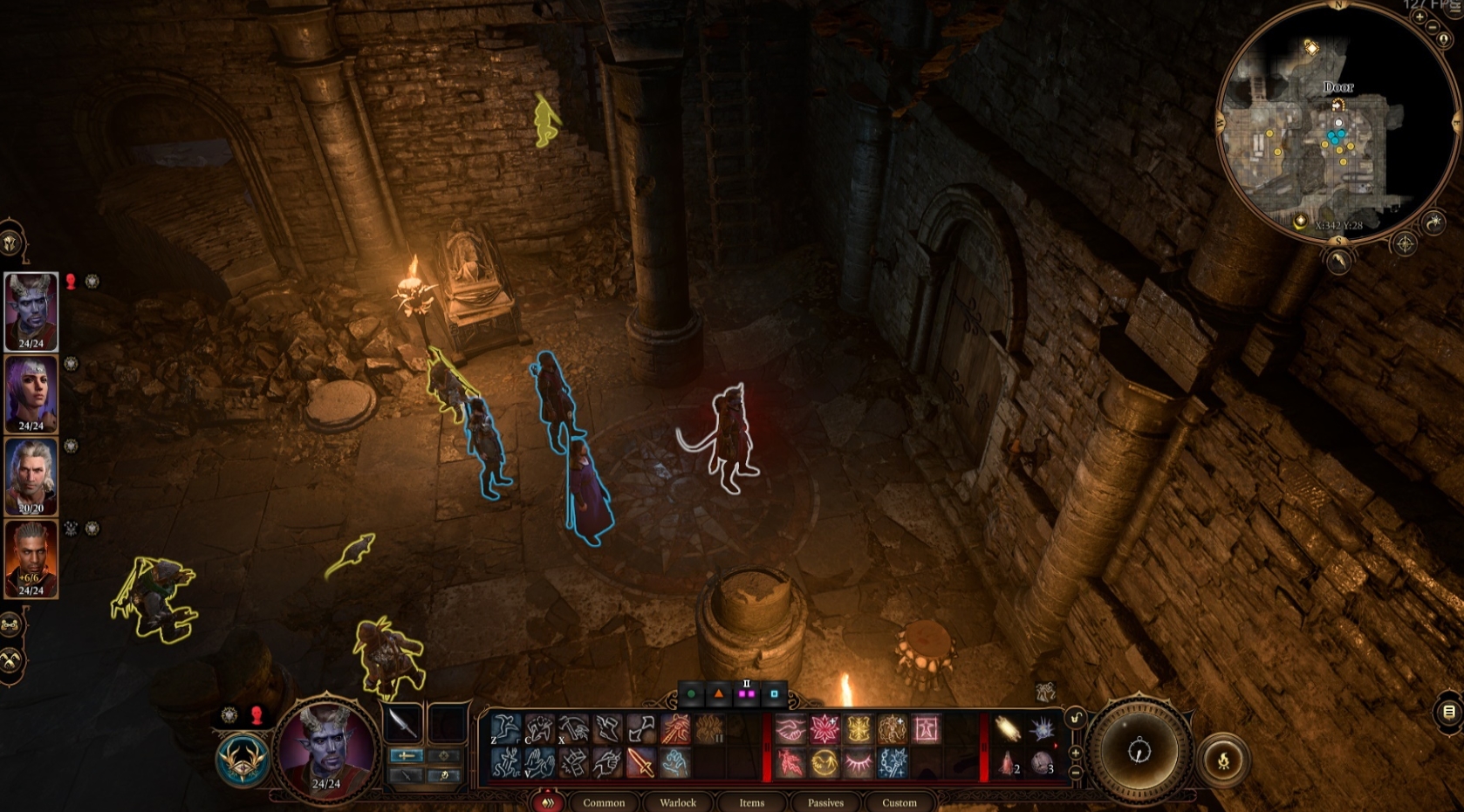Click the minus to remove a hotbar row

(x=1076, y=772)
